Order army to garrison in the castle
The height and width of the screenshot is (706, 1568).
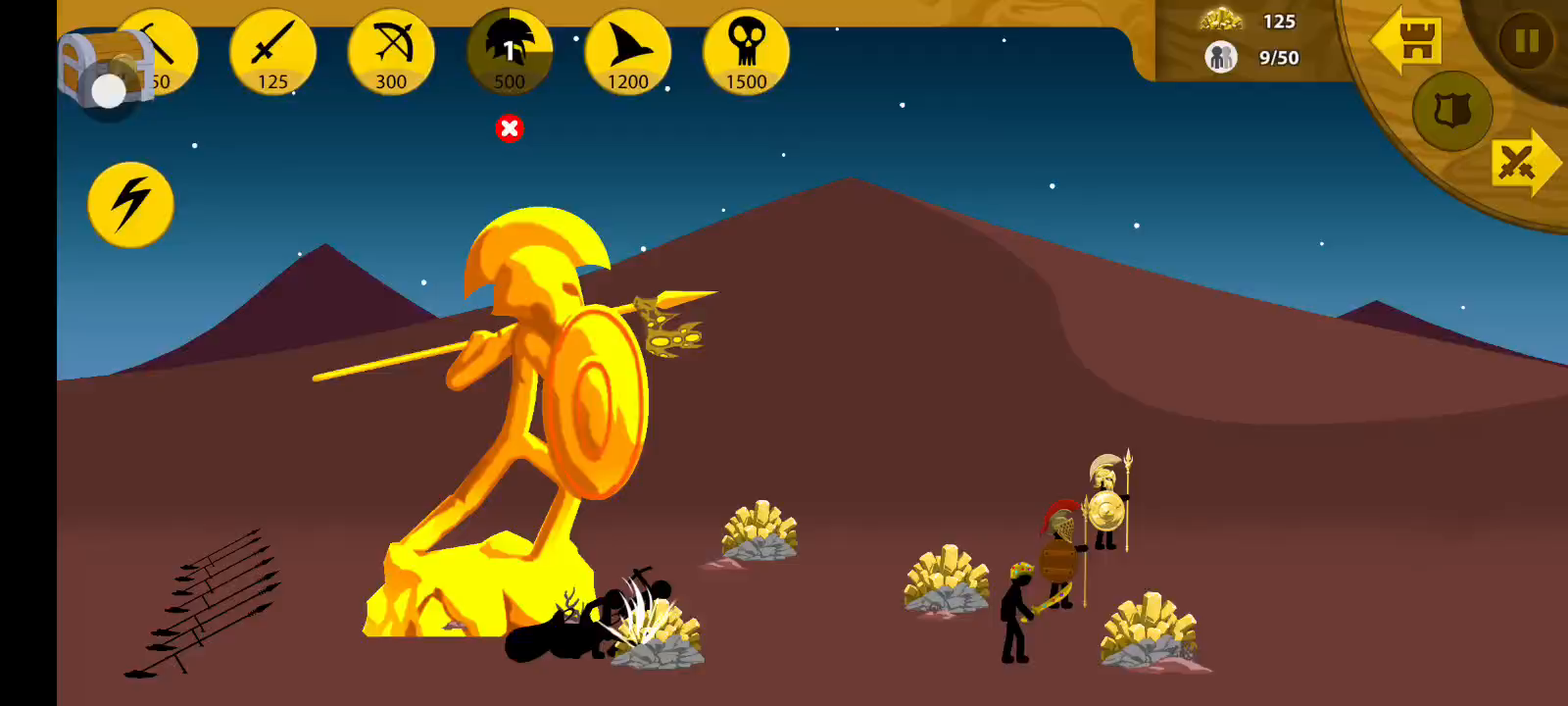point(1407,41)
